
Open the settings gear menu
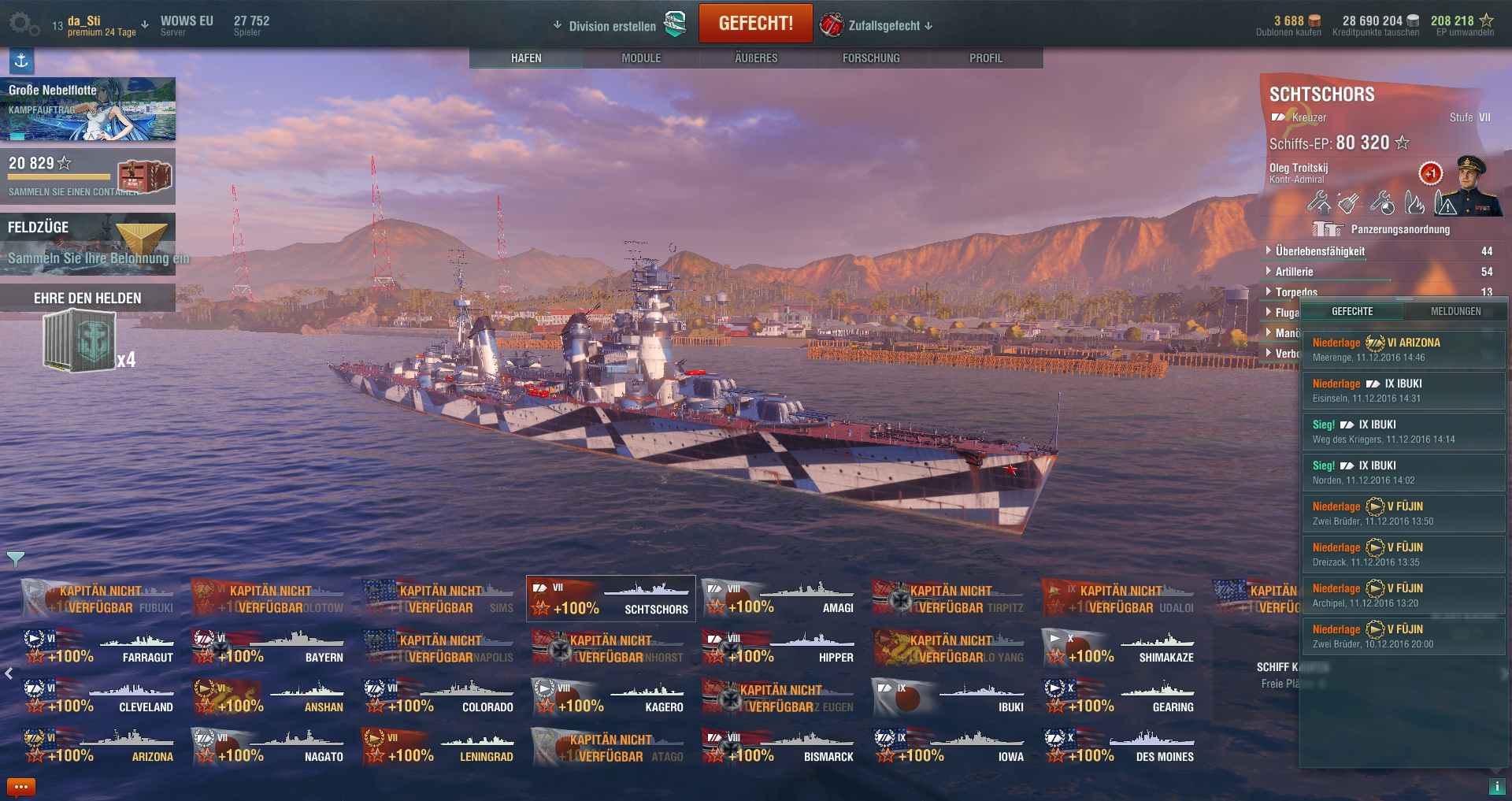pyautogui.click(x=23, y=24)
